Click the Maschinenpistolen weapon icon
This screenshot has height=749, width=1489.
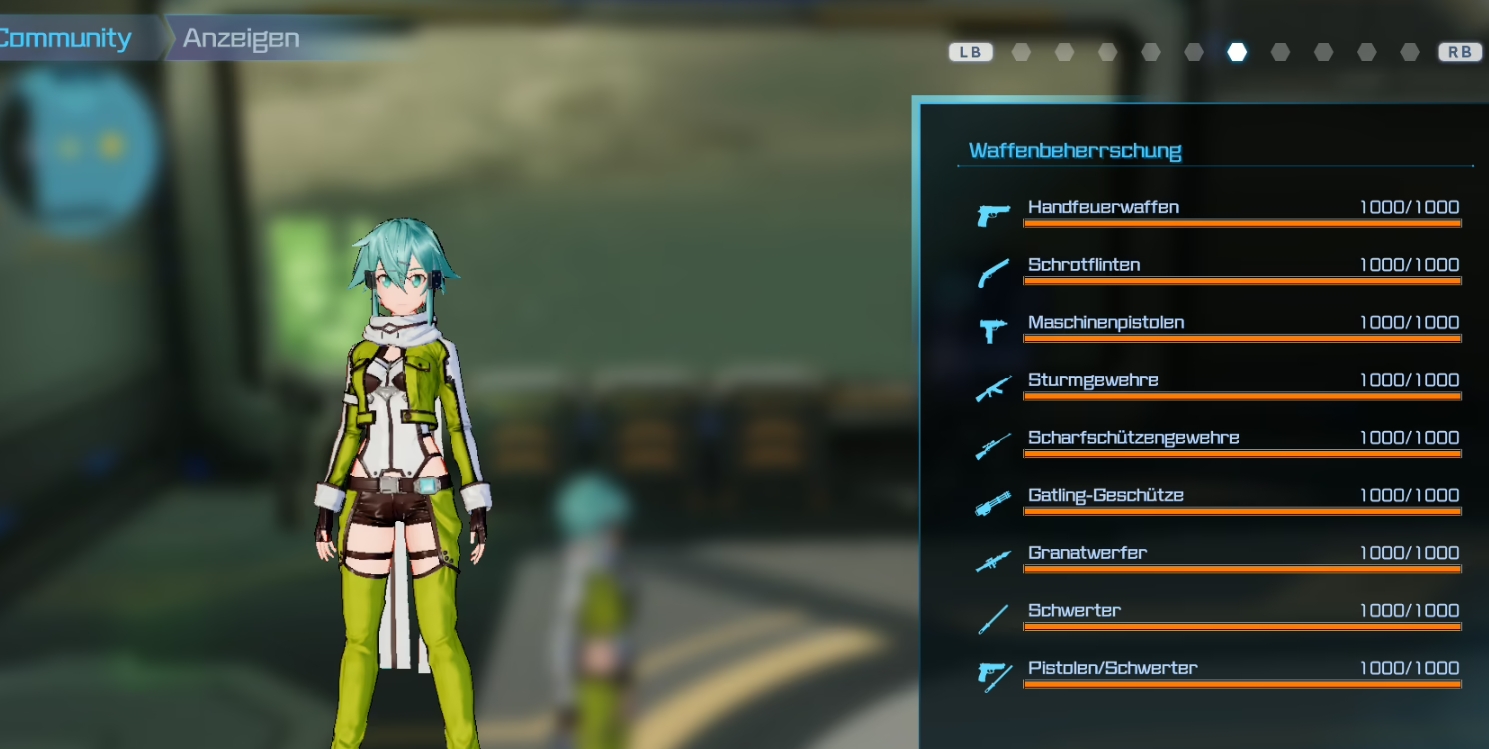click(x=992, y=329)
